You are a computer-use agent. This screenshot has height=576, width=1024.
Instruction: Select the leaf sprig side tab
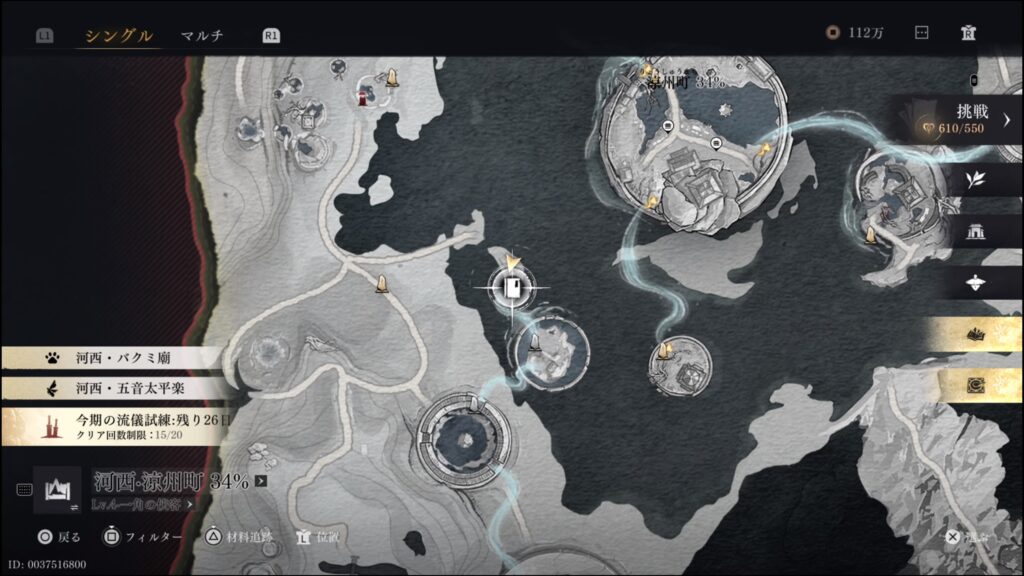click(x=975, y=180)
